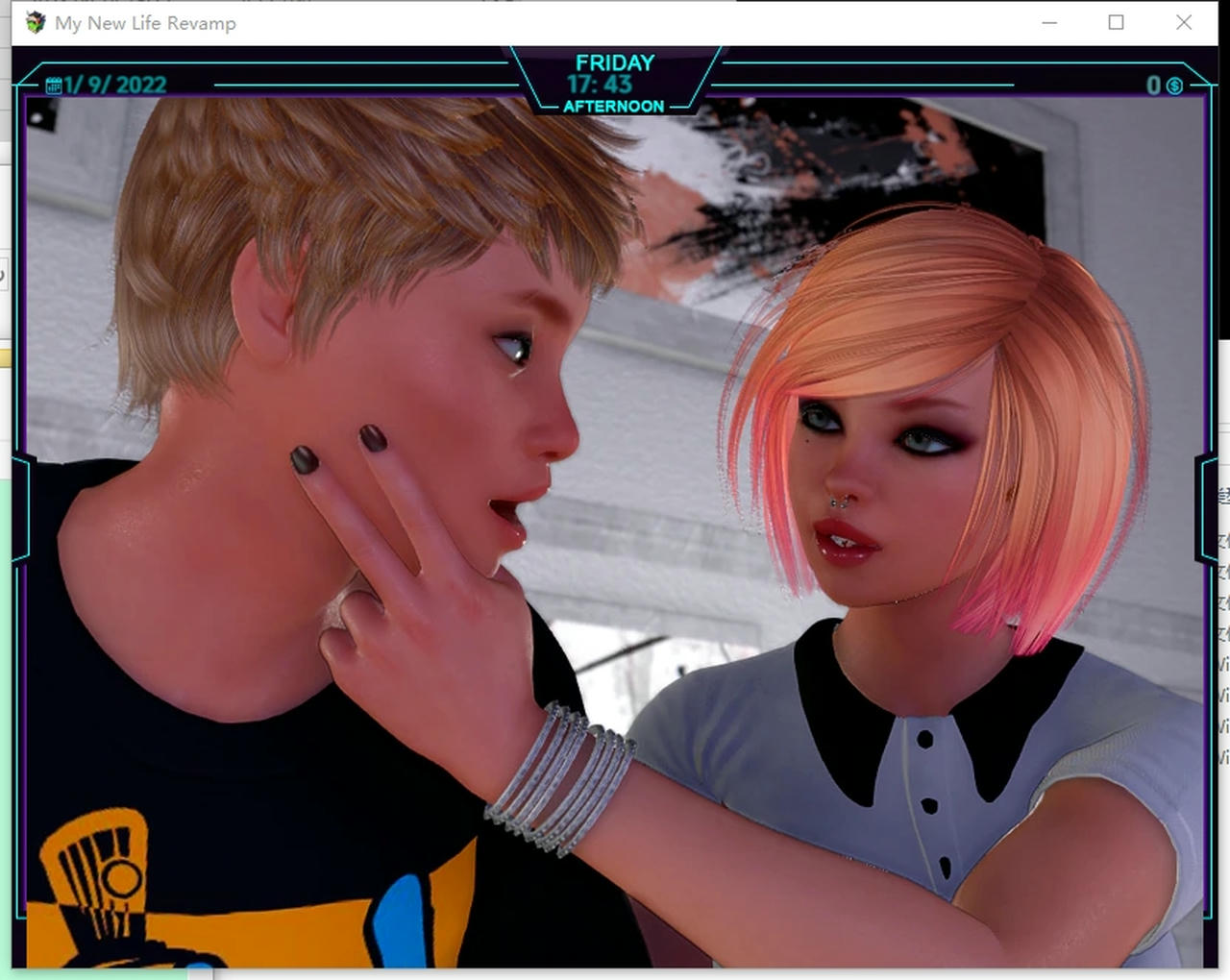
Task: Click the AFTERNOON label under the clock
Action: tap(615, 107)
